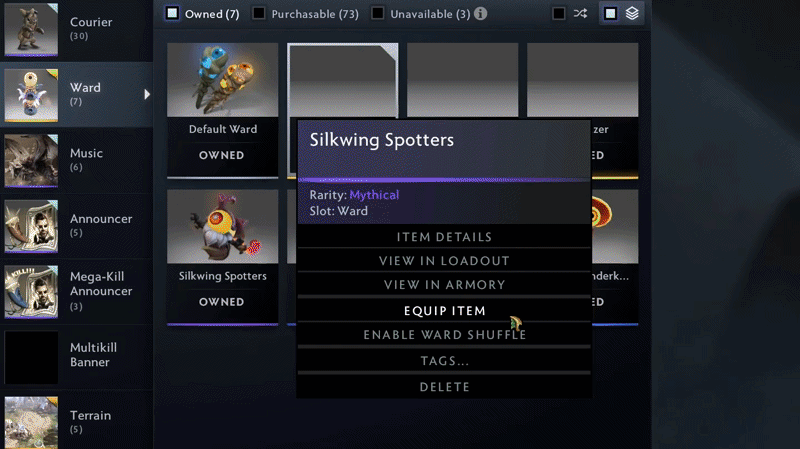Open Item Details from the context menu
This screenshot has width=800, height=449.
click(444, 237)
